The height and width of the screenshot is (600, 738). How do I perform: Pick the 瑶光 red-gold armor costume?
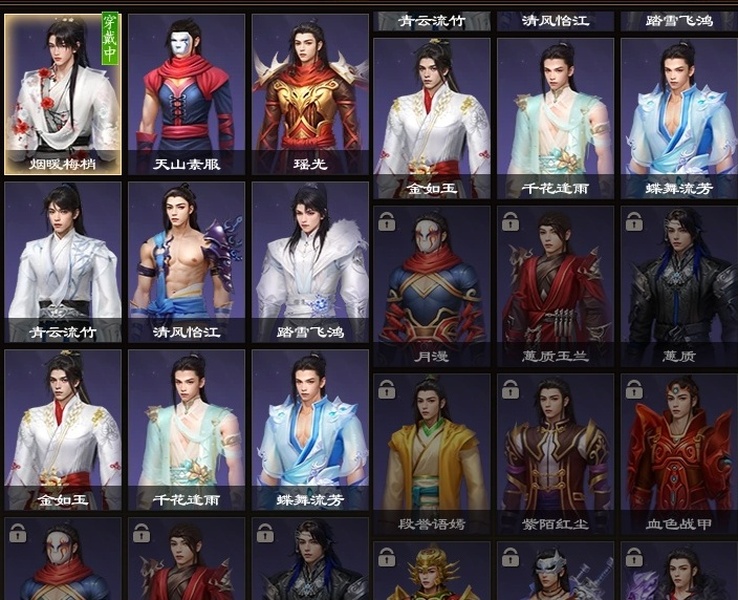pyautogui.click(x=309, y=94)
